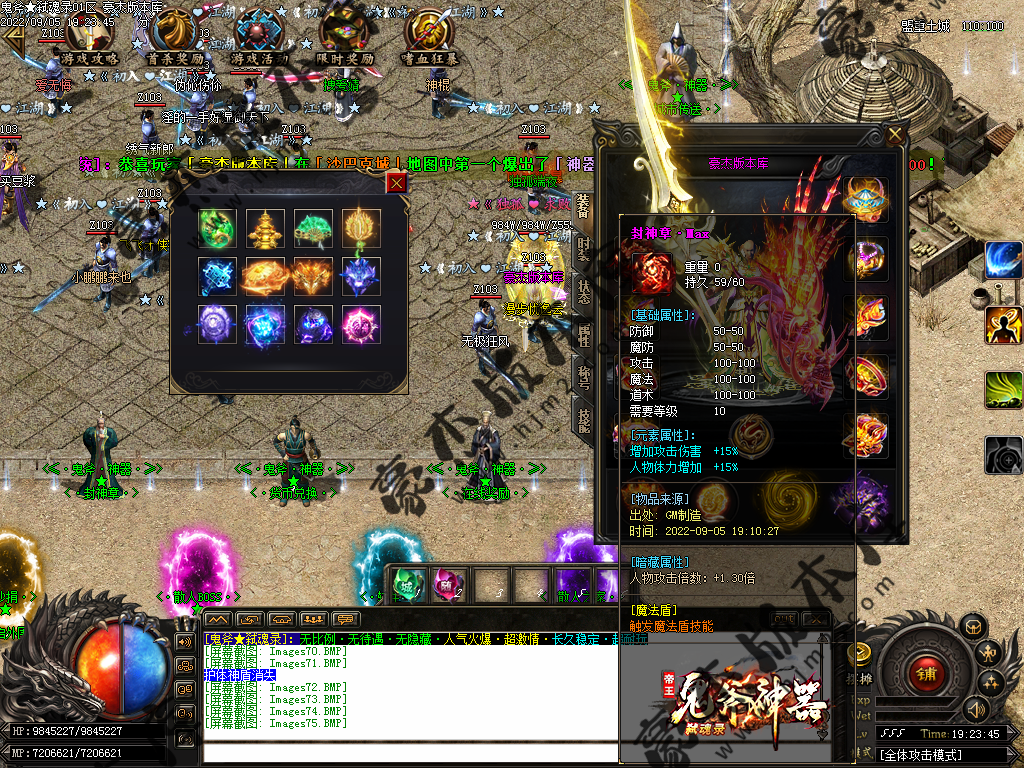Close the small item grid window
Viewport: 1024px width, 768px height.
click(397, 182)
